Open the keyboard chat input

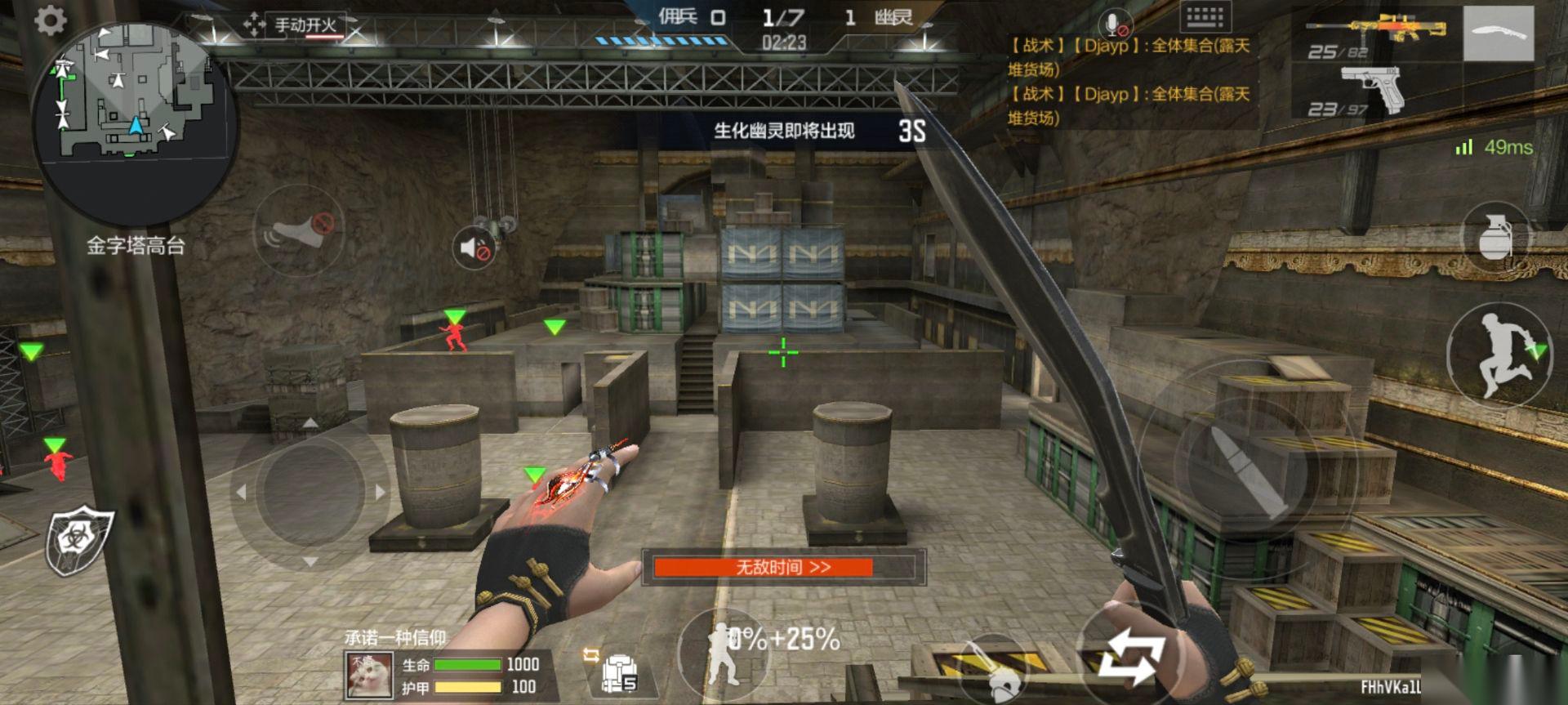click(x=1205, y=18)
